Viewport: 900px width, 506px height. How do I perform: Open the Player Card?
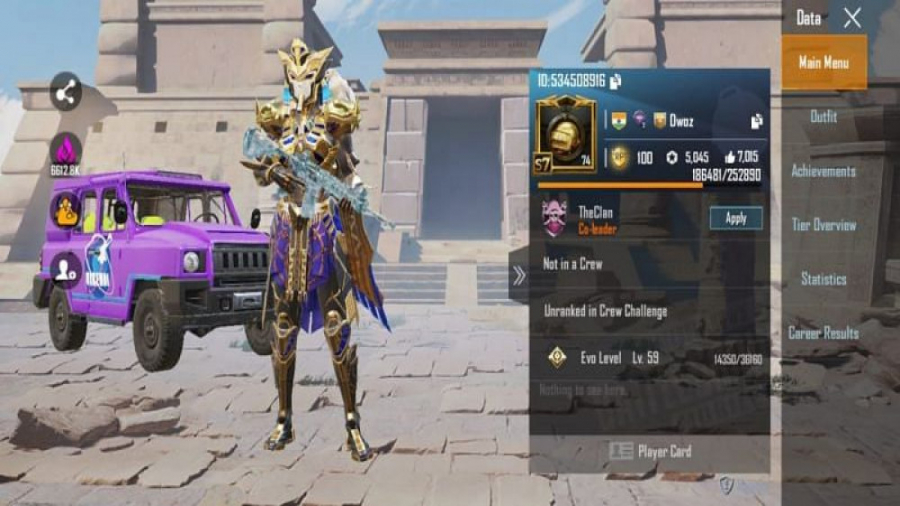[x=650, y=452]
